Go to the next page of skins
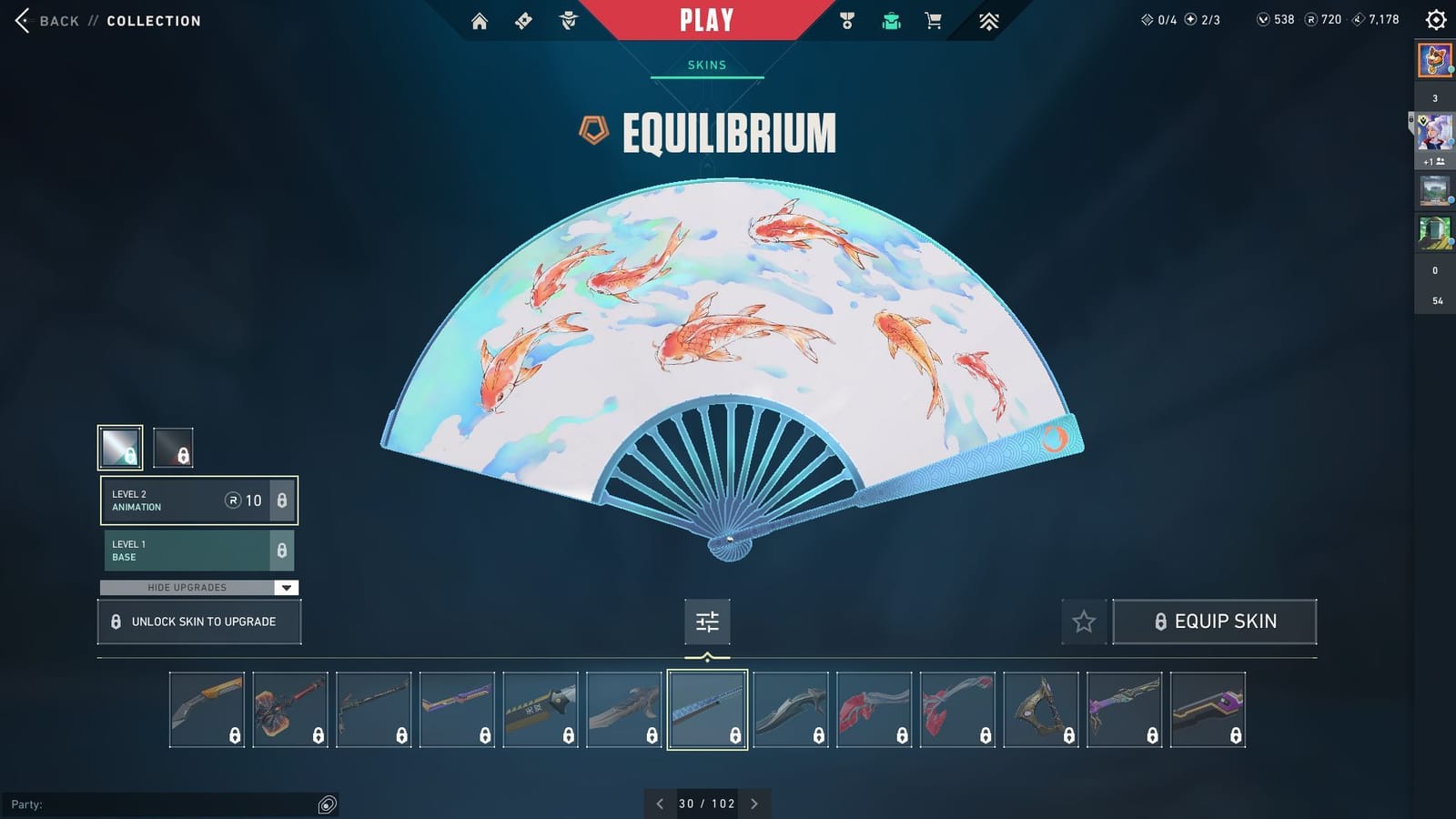This screenshot has height=819, width=1456. 753,804
